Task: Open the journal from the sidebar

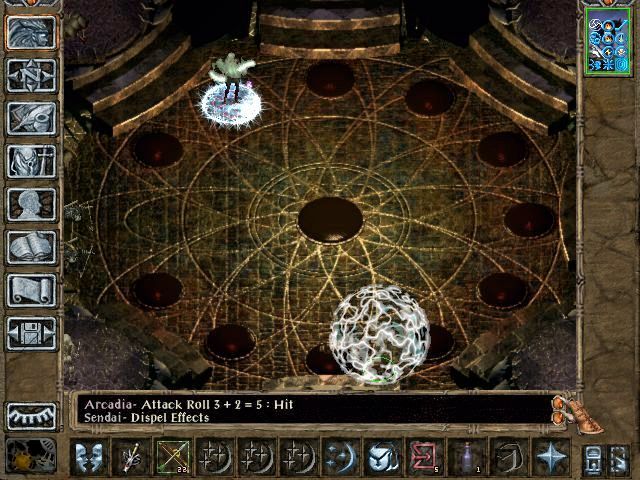Action: pos(31,118)
